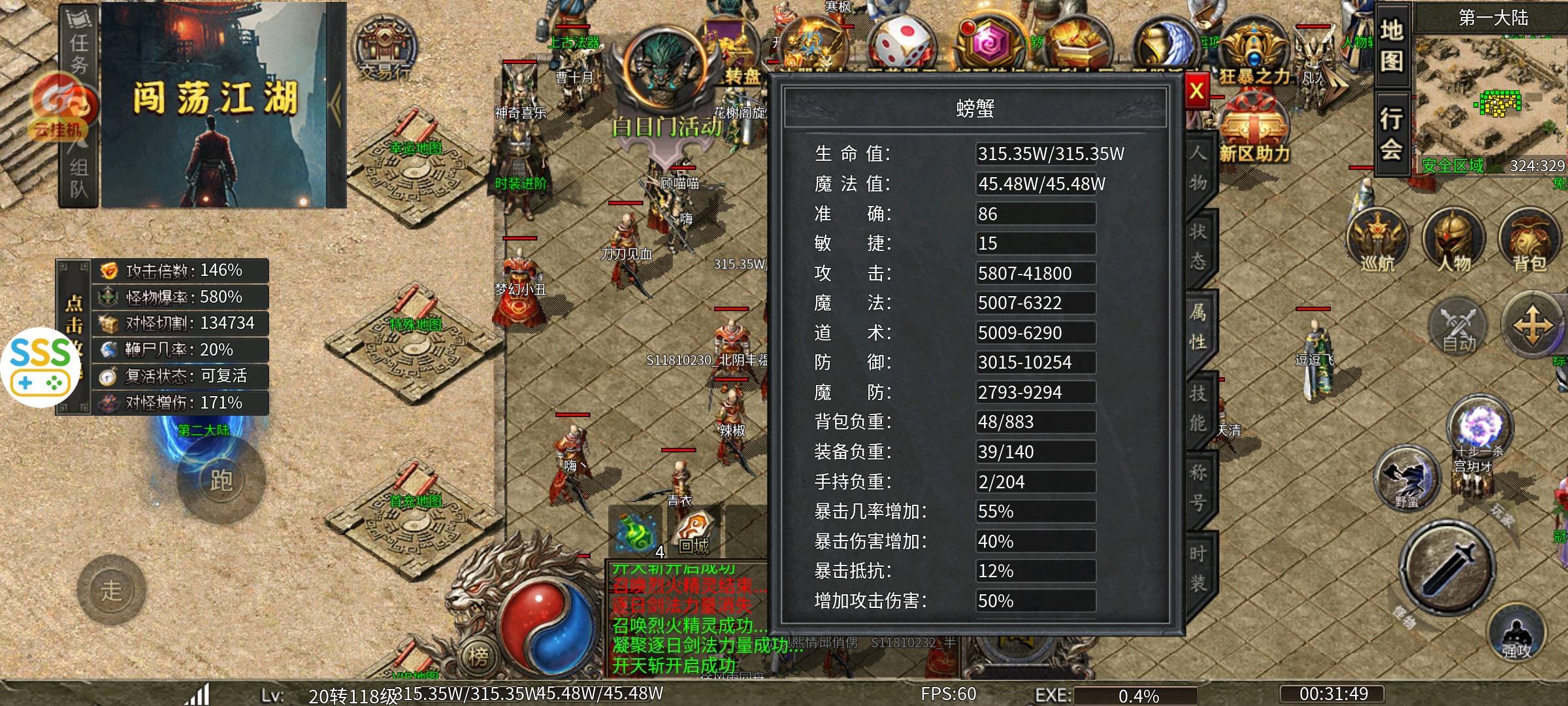Show the 时装 tab

tap(1198, 568)
